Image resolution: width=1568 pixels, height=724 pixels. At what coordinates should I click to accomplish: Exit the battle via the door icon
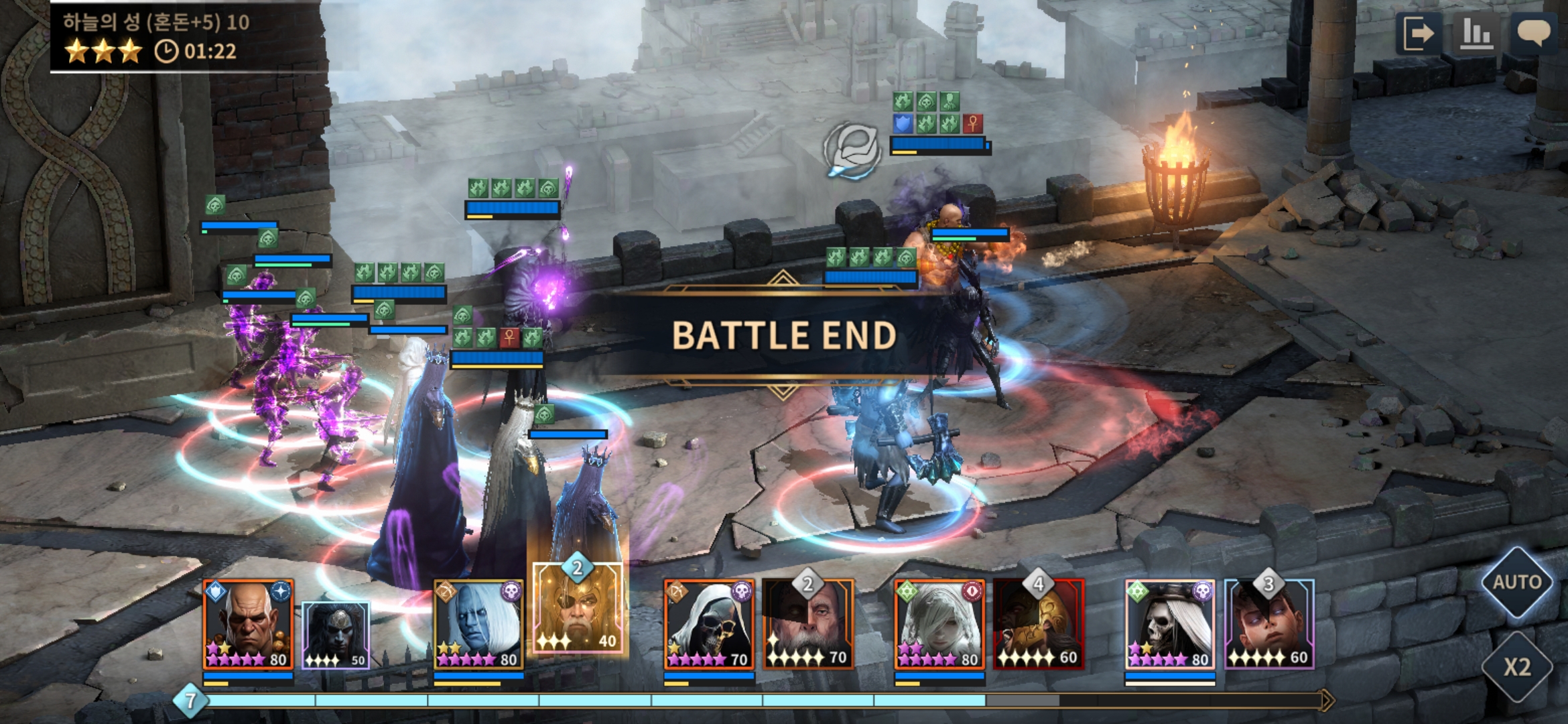[1418, 34]
